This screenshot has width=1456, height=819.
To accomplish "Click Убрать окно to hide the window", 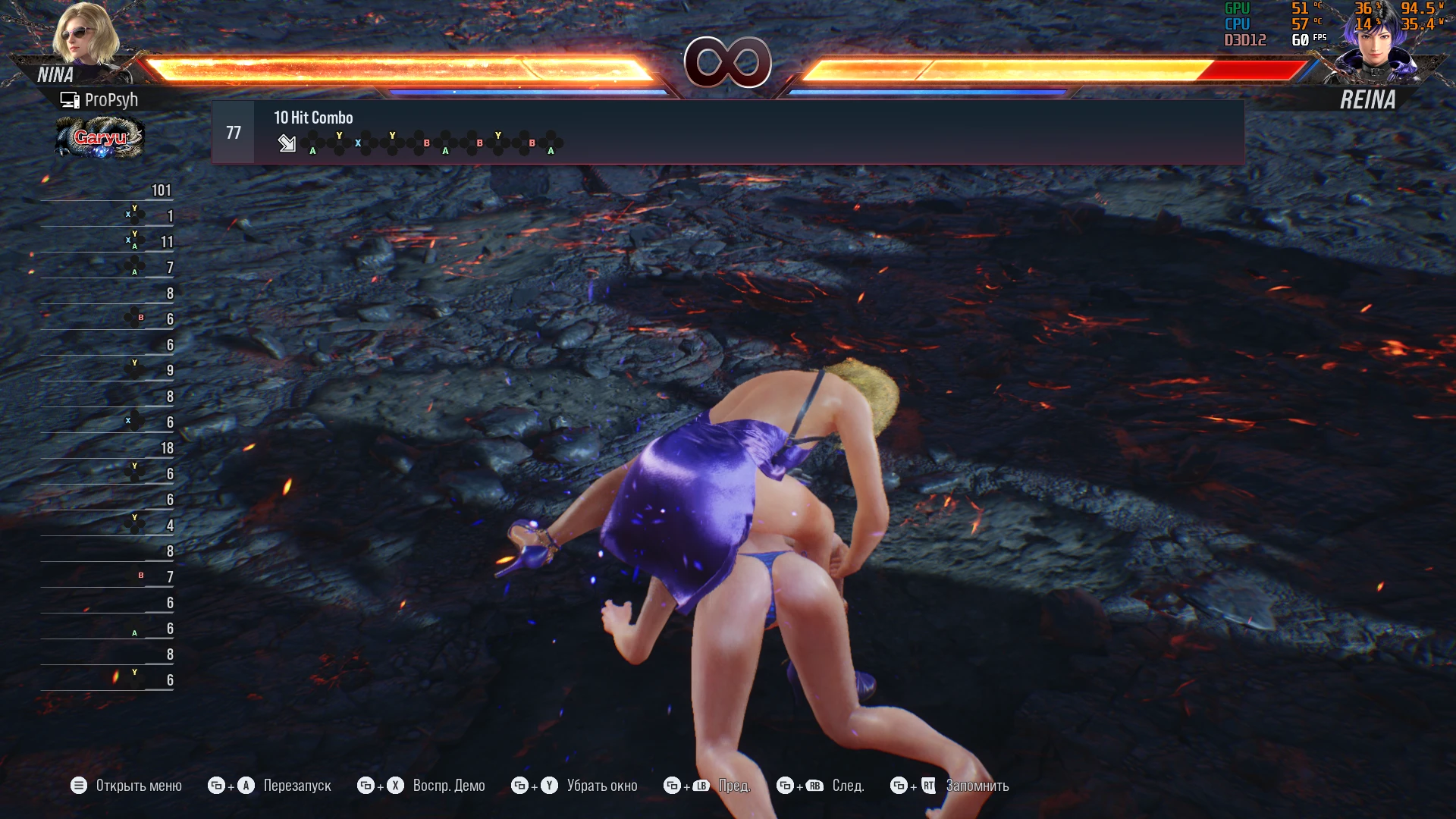I will tap(602, 786).
